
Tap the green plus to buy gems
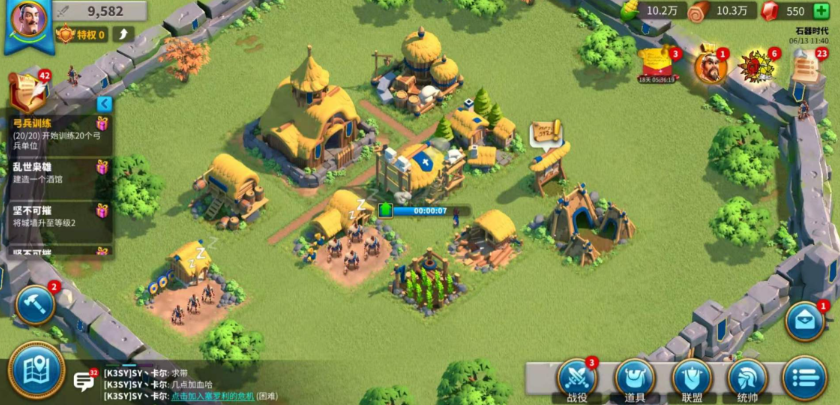pyautogui.click(x=823, y=11)
